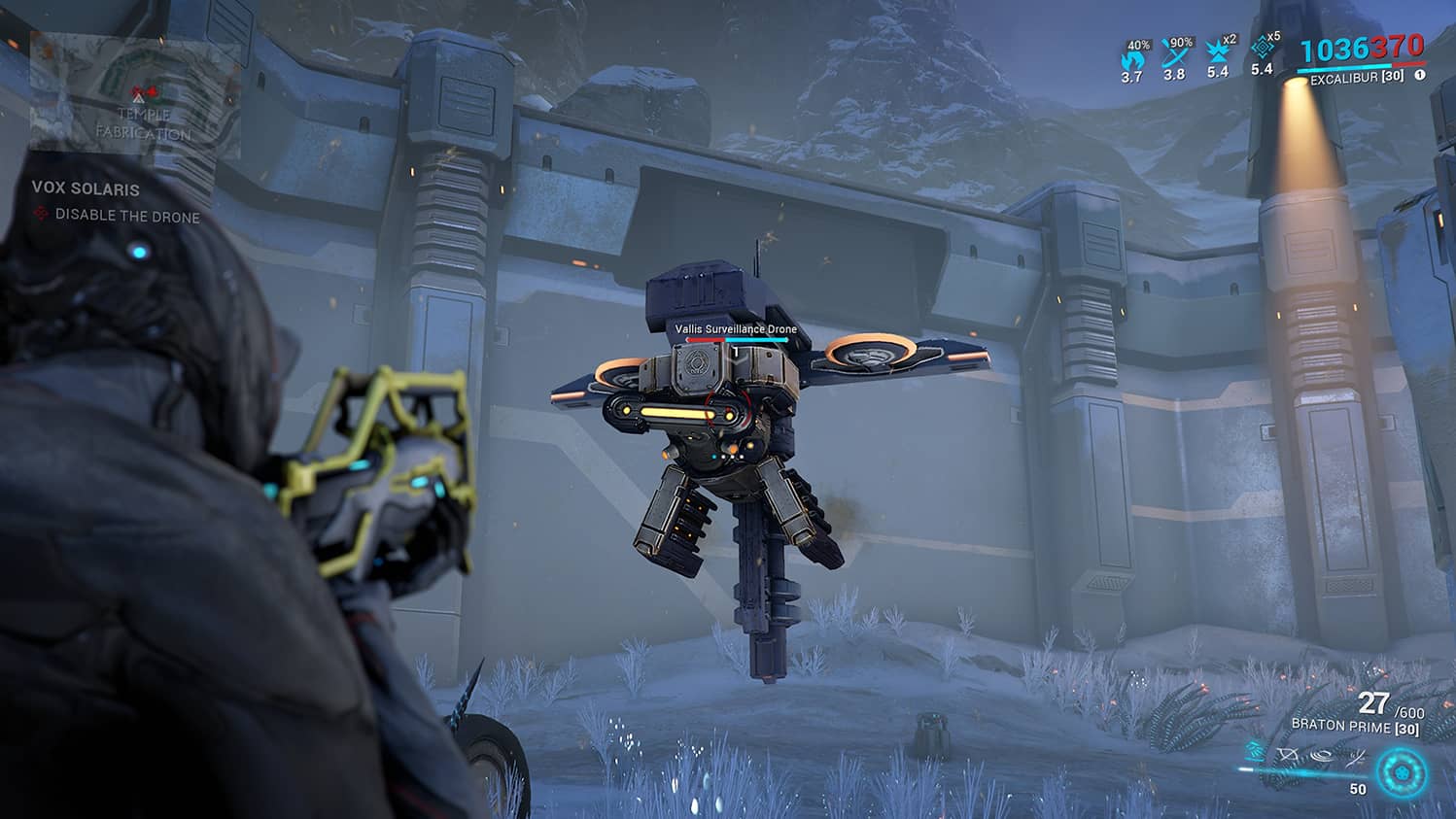Viewport: 1456px width, 819px height.
Task: Click the crossed blades buff showing 90%
Action: (1175, 54)
